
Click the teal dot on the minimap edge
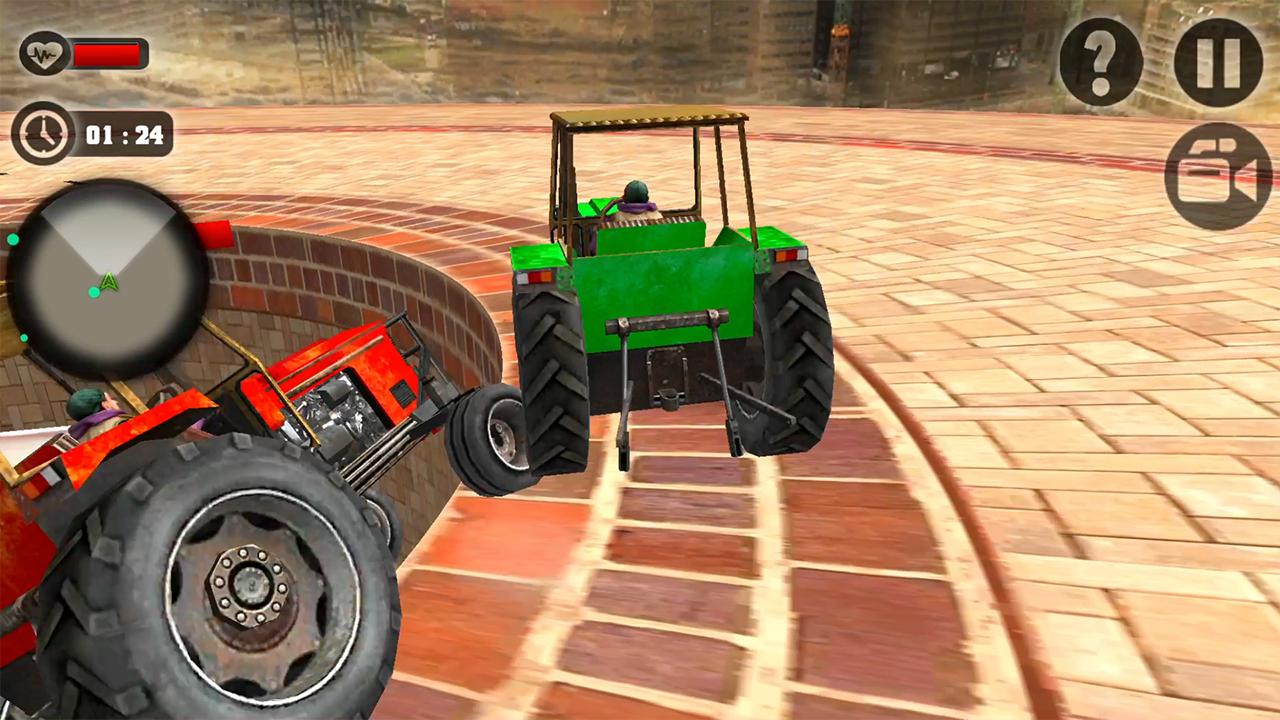[x=14, y=240]
